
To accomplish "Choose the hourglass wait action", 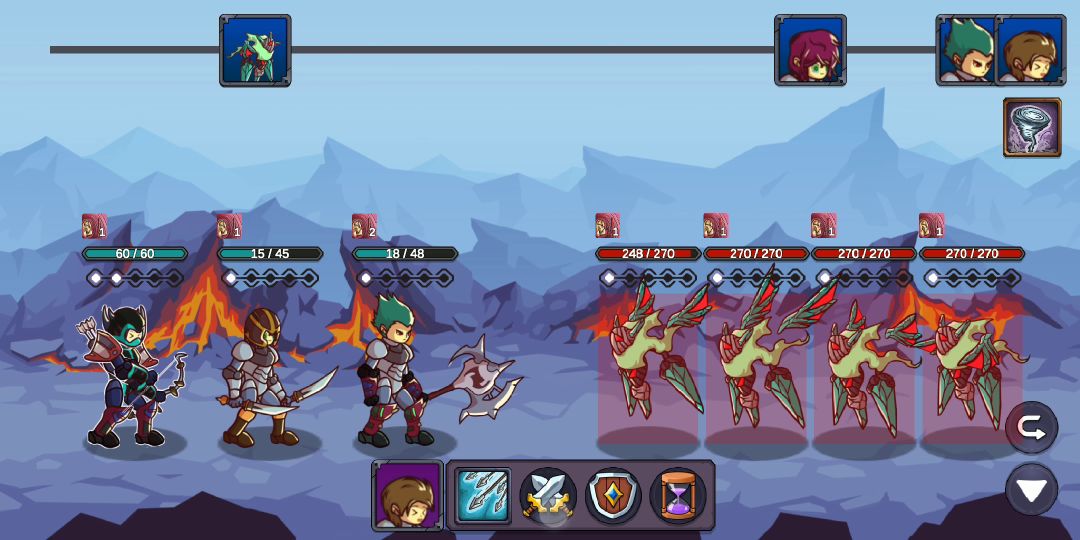I will pos(678,496).
